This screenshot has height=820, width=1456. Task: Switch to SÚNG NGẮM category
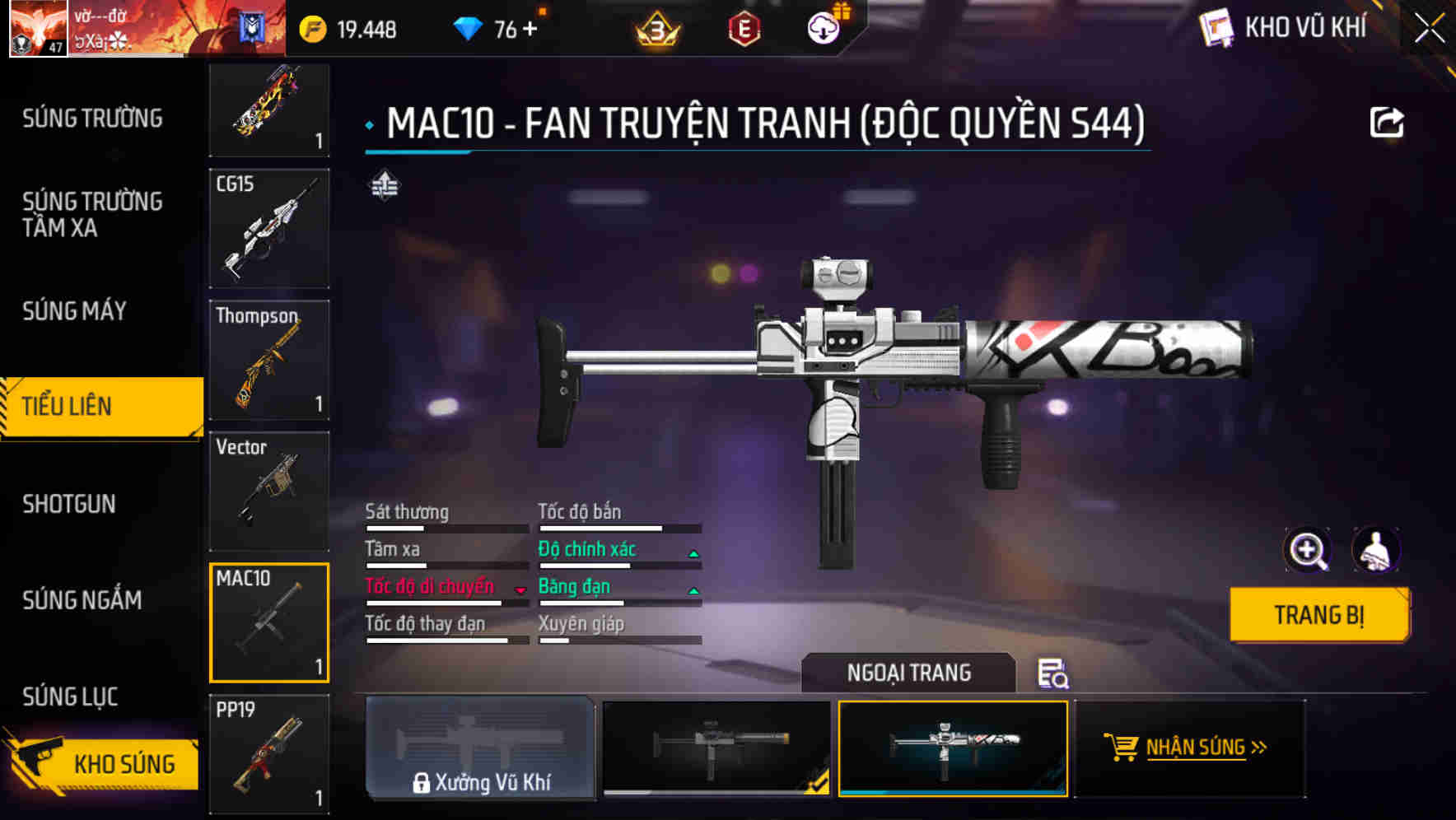click(x=82, y=600)
